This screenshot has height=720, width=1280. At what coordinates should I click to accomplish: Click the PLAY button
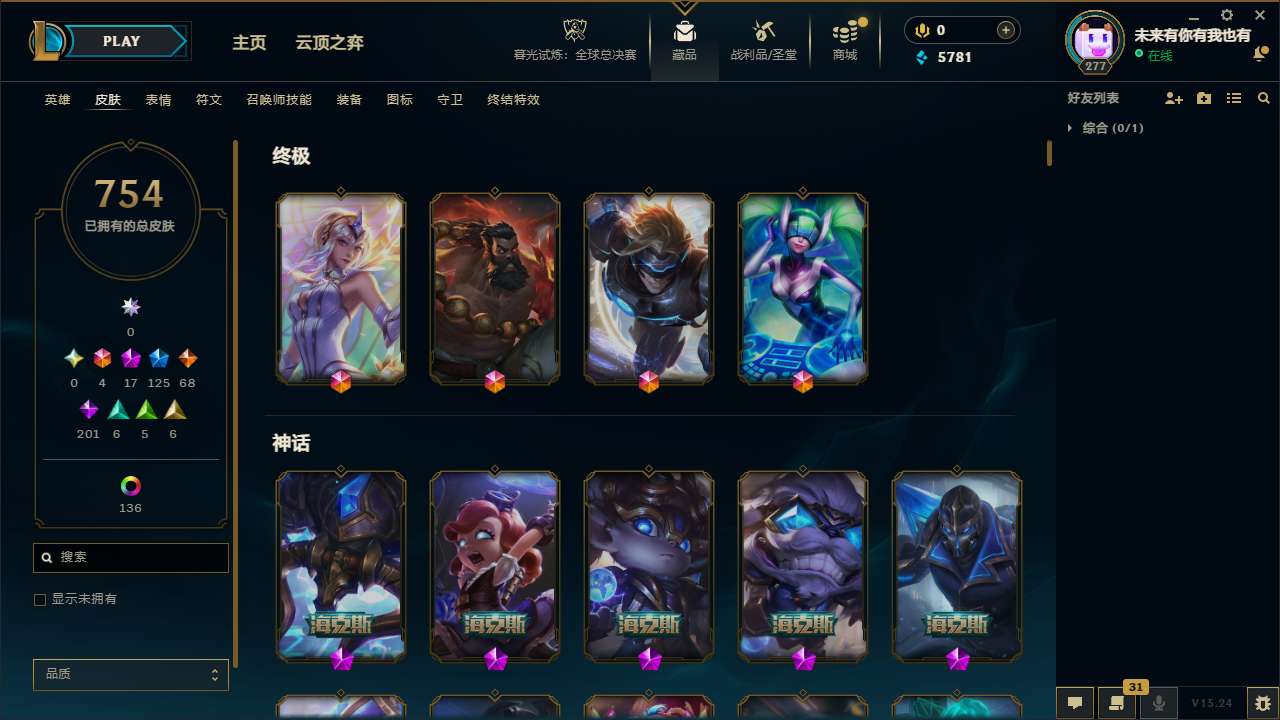tap(121, 41)
